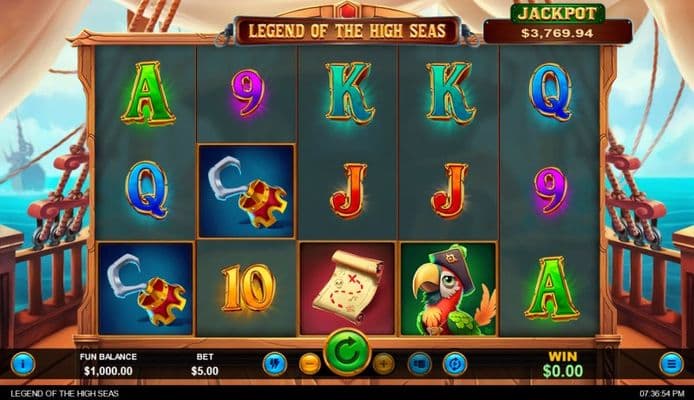Image resolution: width=694 pixels, height=400 pixels.
Task: Toggle the lightning turbo spin button
Action: (274, 363)
